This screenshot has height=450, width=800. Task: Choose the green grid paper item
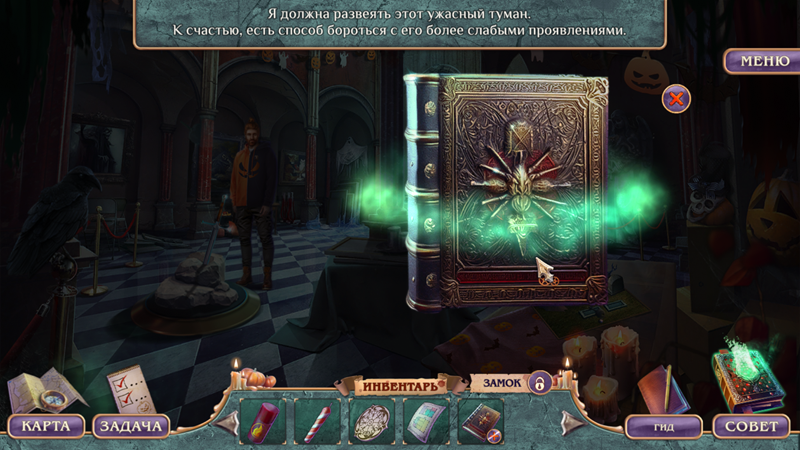(426, 421)
